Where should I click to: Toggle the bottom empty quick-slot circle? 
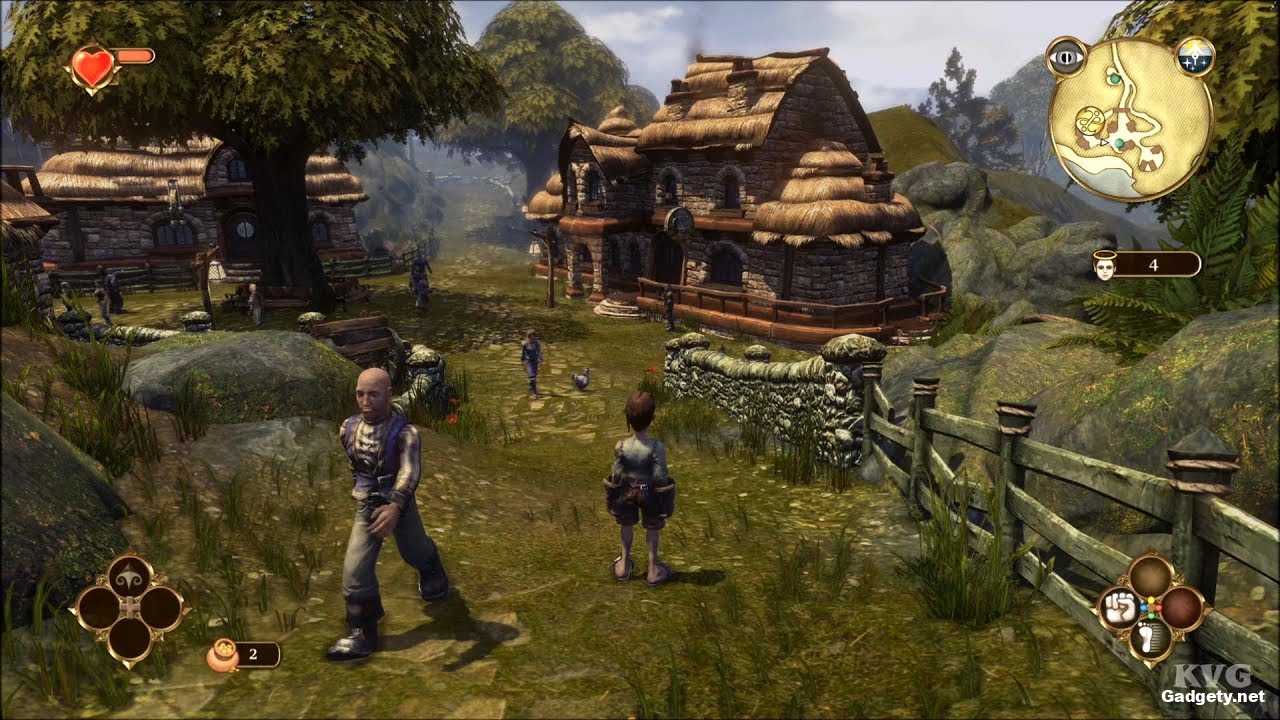[x=129, y=640]
